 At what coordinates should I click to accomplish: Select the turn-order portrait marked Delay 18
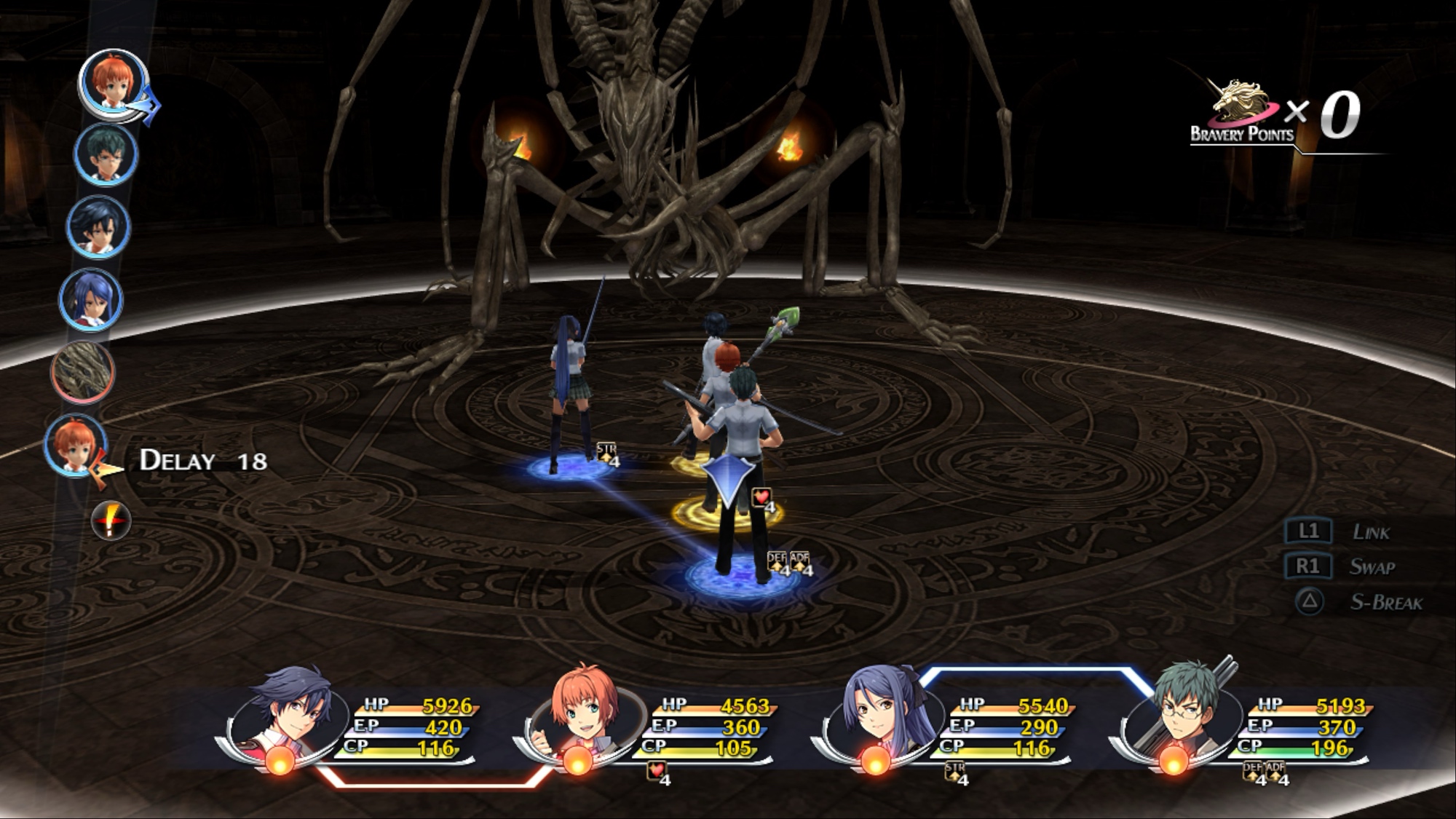75,443
